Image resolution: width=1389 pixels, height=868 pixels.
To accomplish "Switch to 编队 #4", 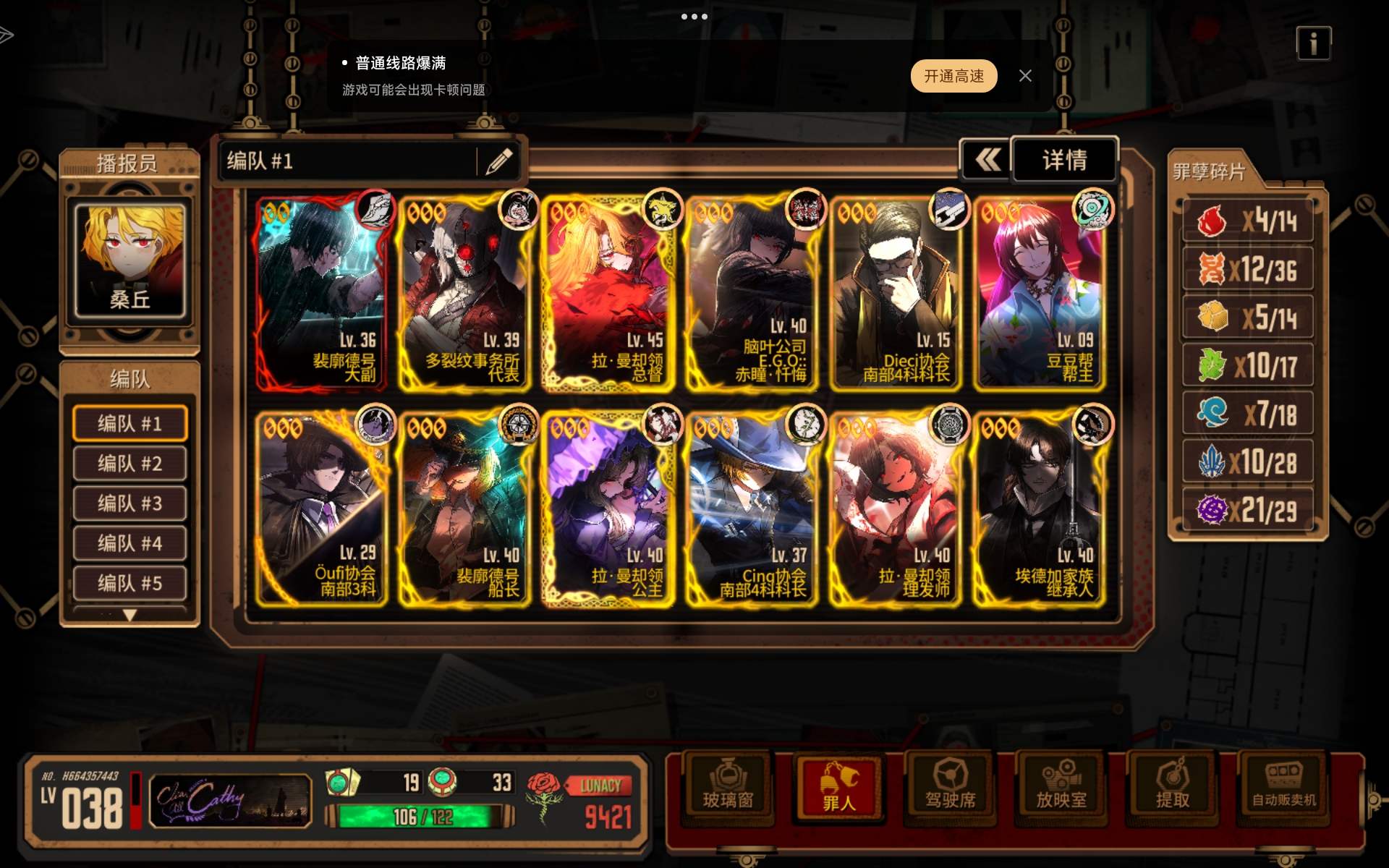I will pyautogui.click(x=130, y=542).
